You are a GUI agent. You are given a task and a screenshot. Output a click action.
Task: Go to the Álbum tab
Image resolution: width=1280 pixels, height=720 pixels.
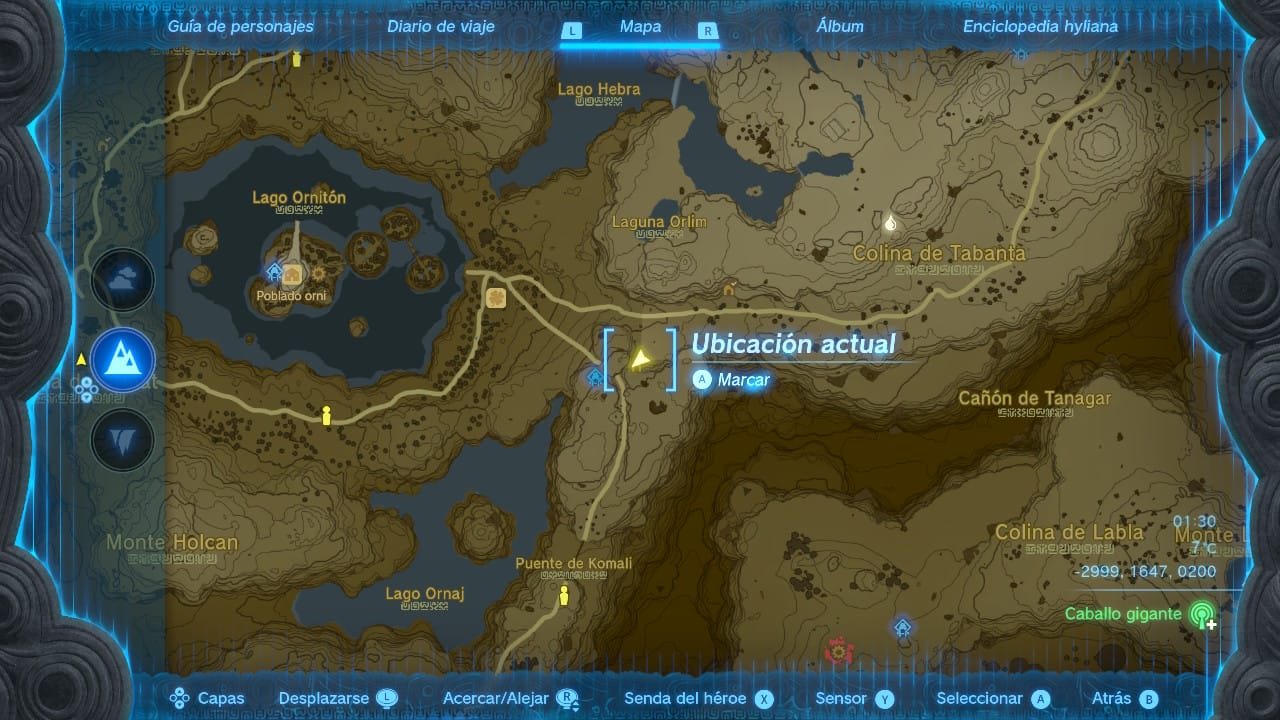point(840,27)
